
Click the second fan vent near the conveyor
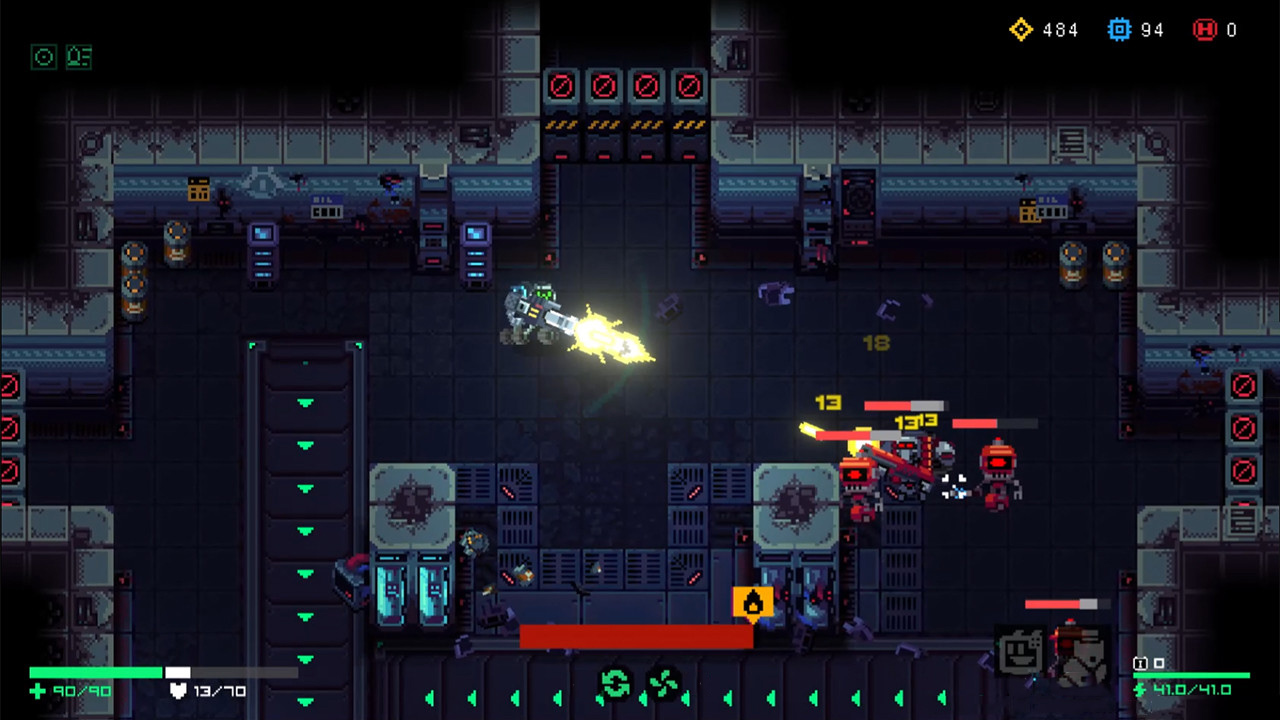click(x=663, y=682)
